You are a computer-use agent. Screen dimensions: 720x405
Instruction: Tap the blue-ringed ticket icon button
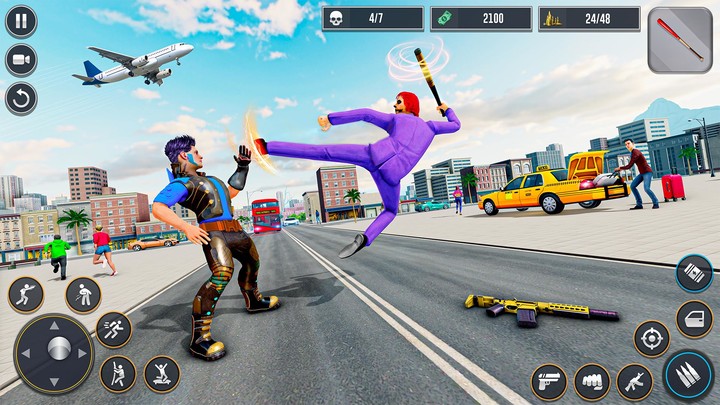[694, 273]
